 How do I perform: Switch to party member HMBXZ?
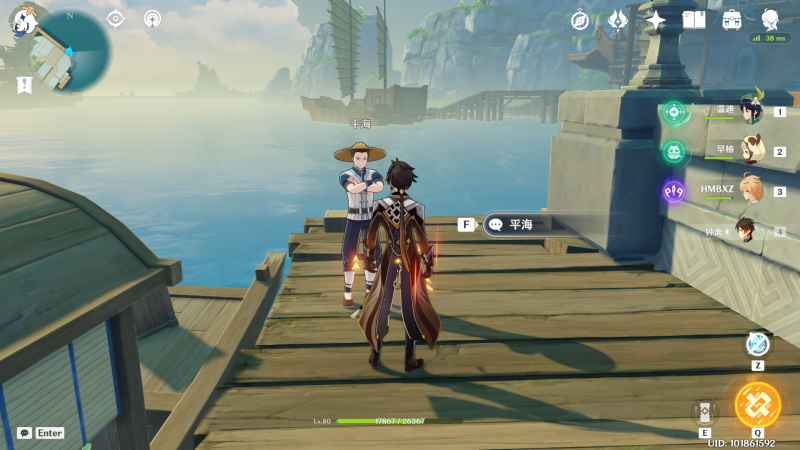pyautogui.click(x=751, y=191)
